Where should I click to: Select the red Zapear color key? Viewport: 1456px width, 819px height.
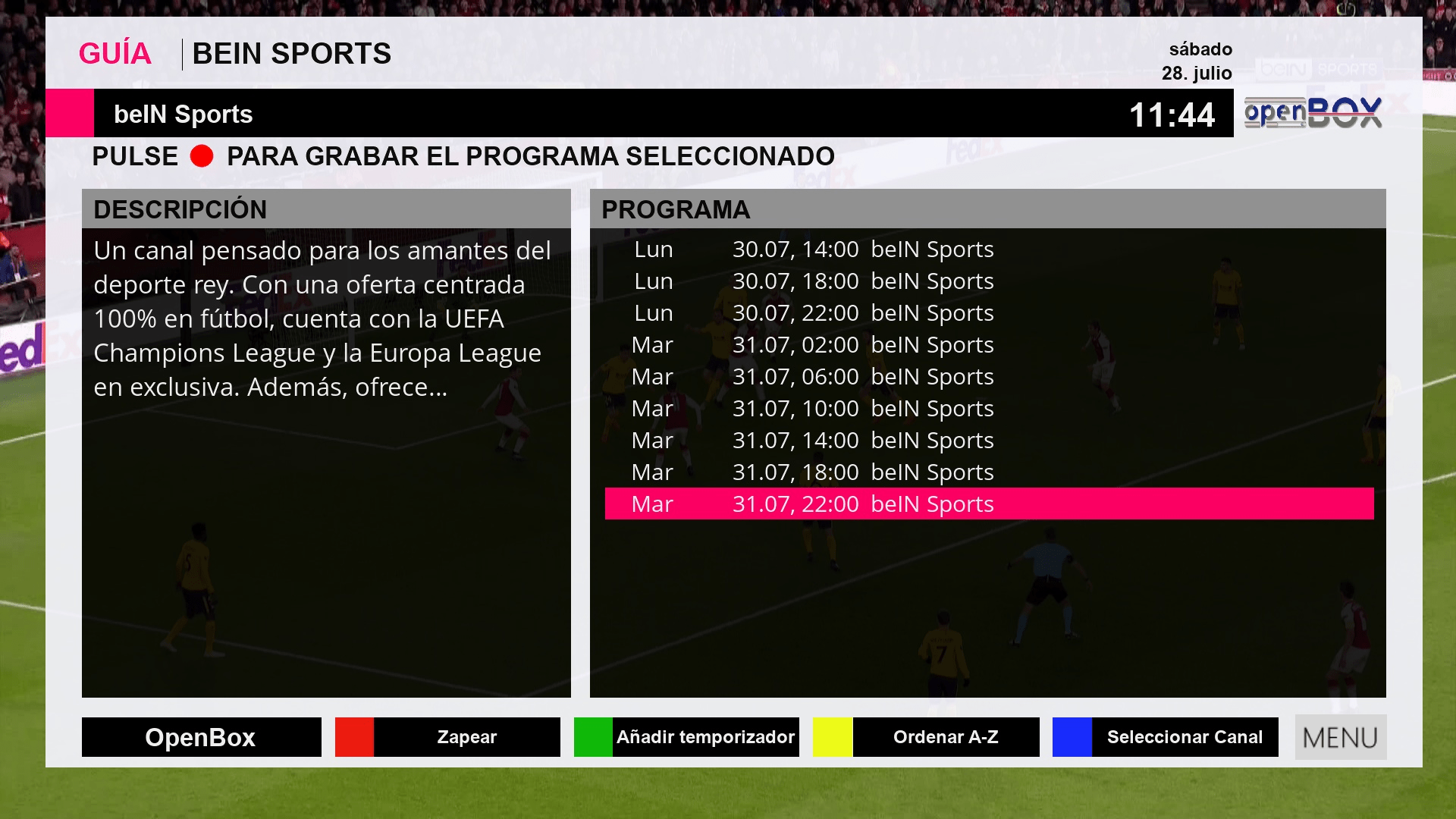tap(447, 736)
